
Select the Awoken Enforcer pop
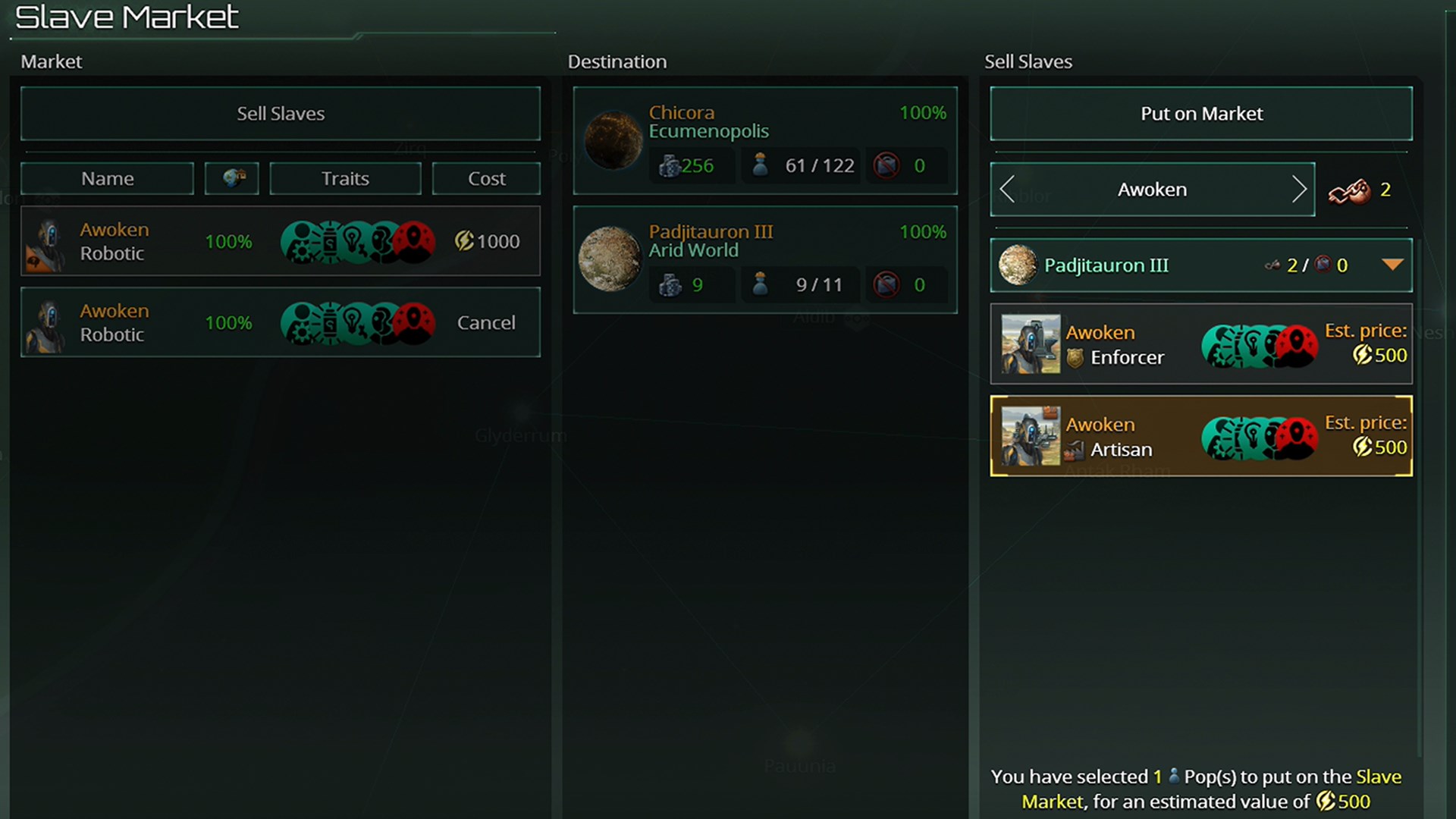click(1201, 344)
